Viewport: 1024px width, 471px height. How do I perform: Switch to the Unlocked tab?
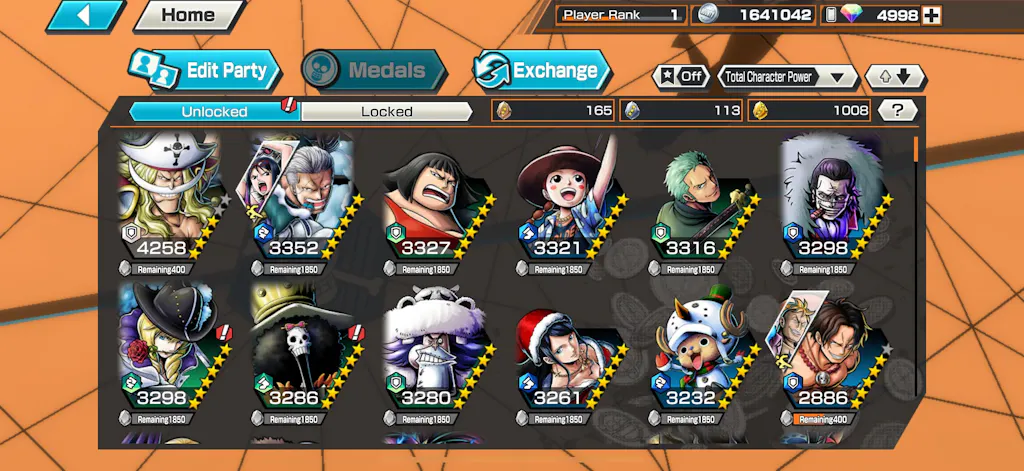click(x=214, y=111)
